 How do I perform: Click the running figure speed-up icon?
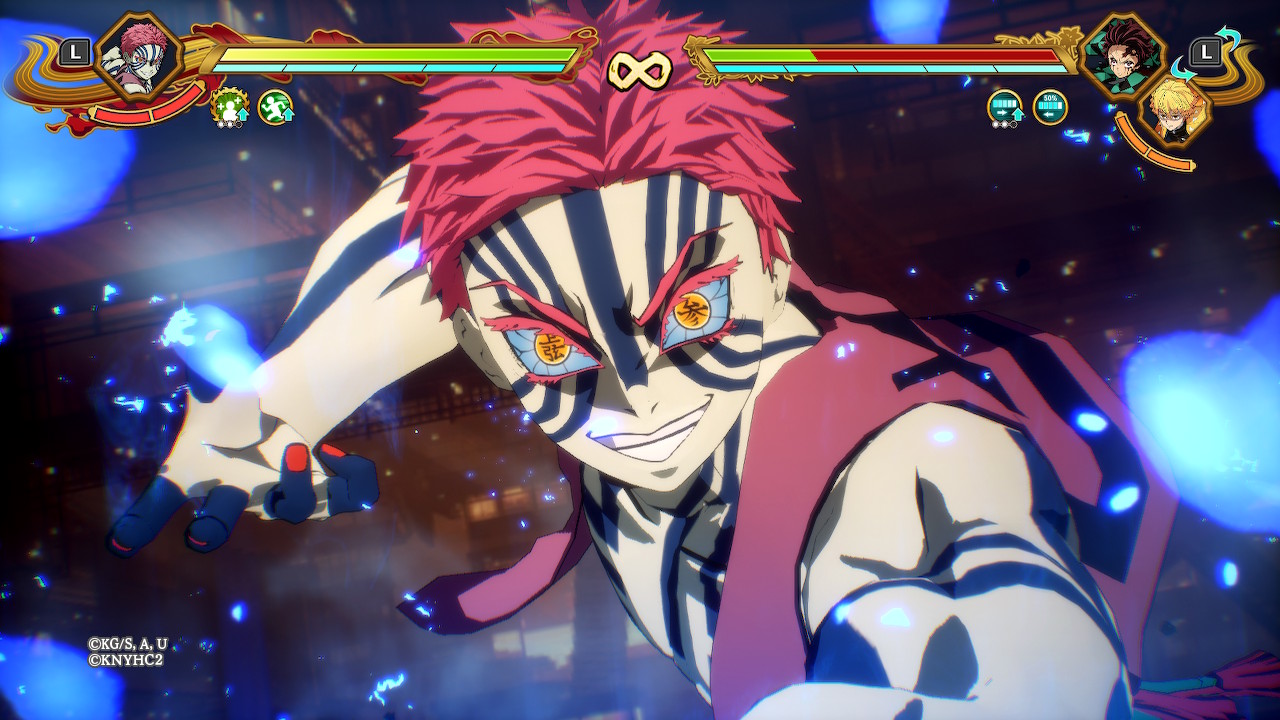(275, 107)
